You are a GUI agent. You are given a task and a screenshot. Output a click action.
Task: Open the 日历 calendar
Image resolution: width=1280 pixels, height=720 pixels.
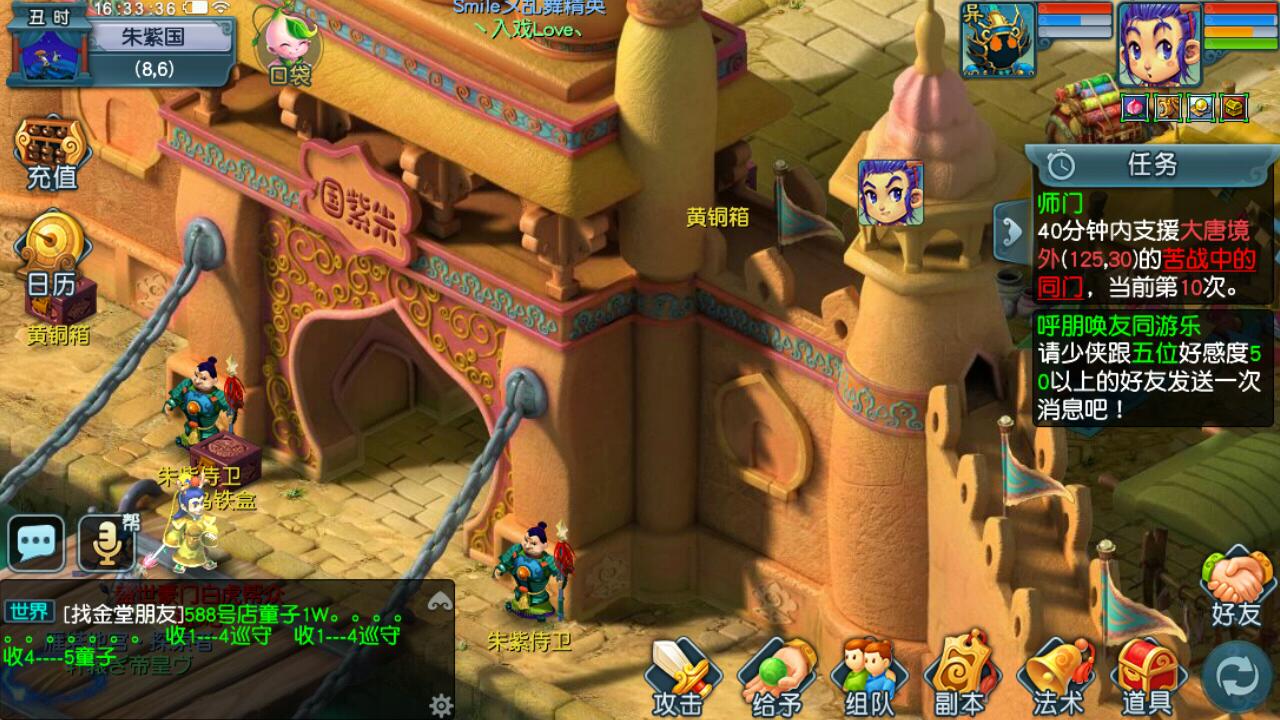52,250
